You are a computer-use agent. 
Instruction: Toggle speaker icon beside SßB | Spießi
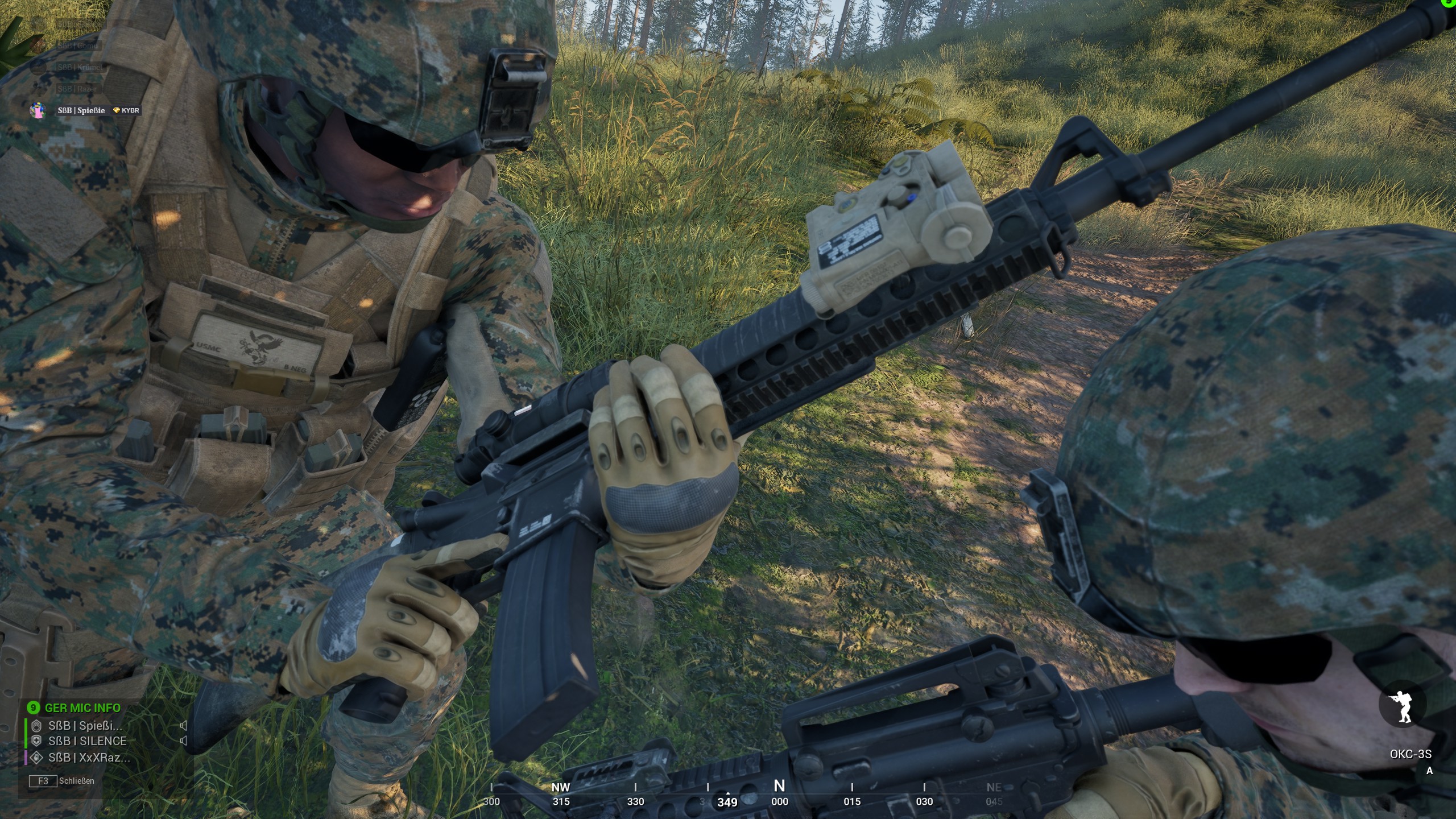coord(184,726)
